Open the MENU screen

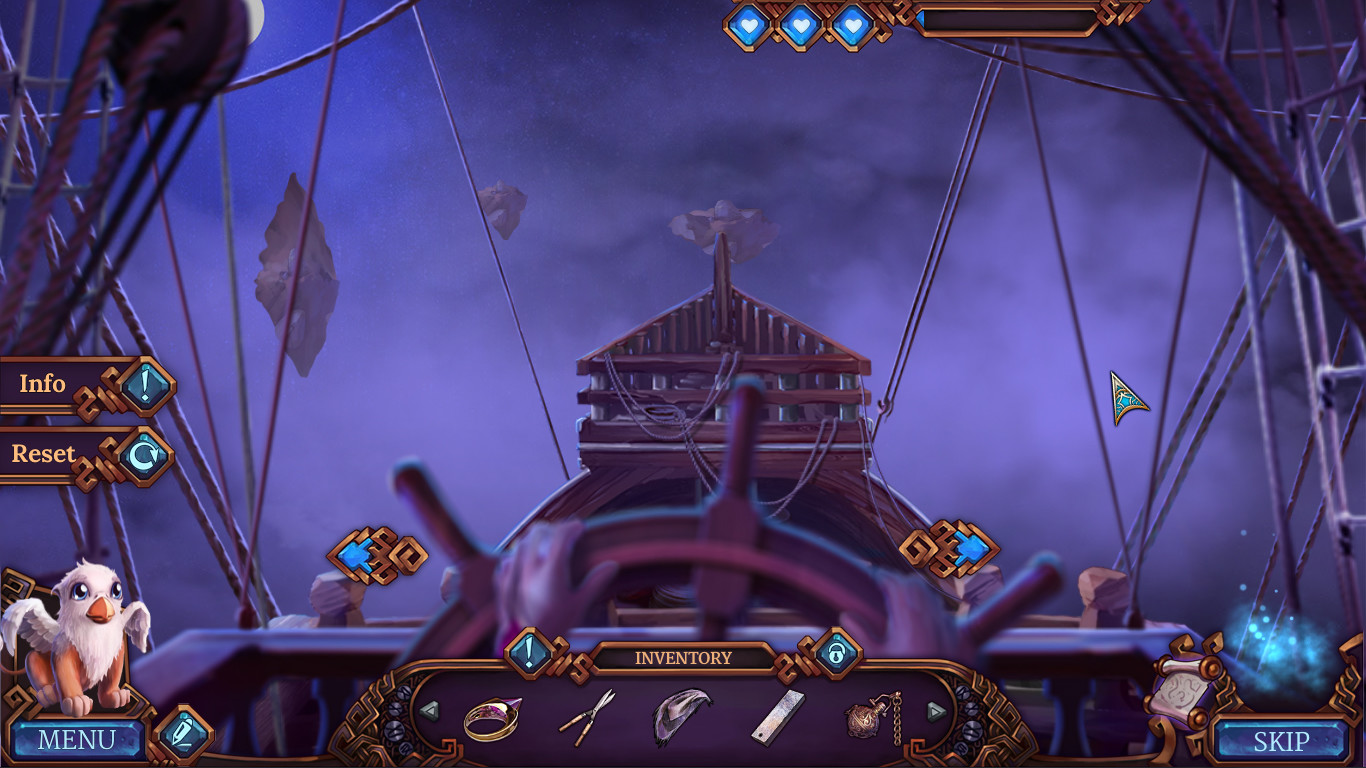(78, 740)
